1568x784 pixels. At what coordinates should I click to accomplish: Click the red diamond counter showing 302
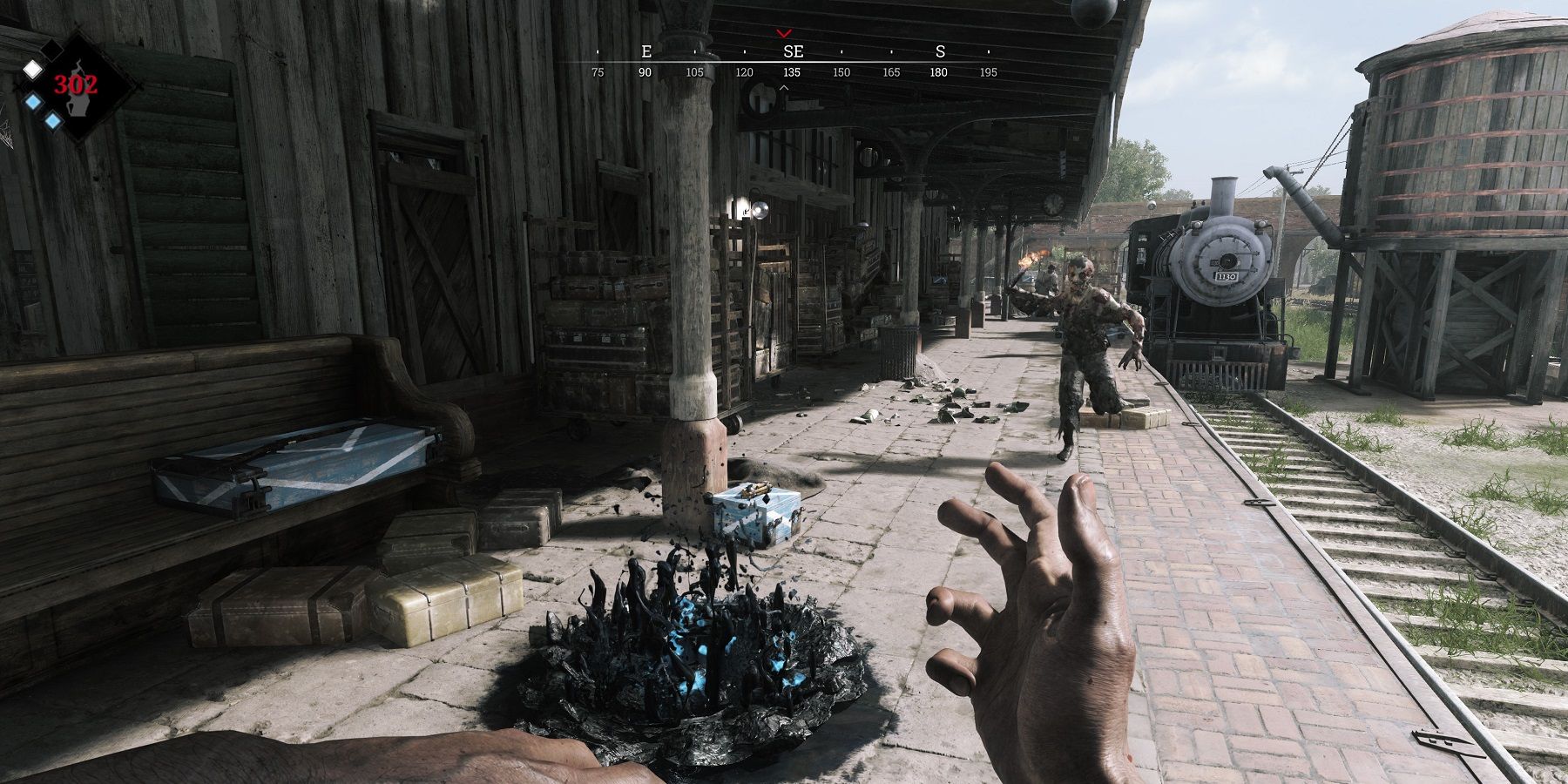point(76,84)
